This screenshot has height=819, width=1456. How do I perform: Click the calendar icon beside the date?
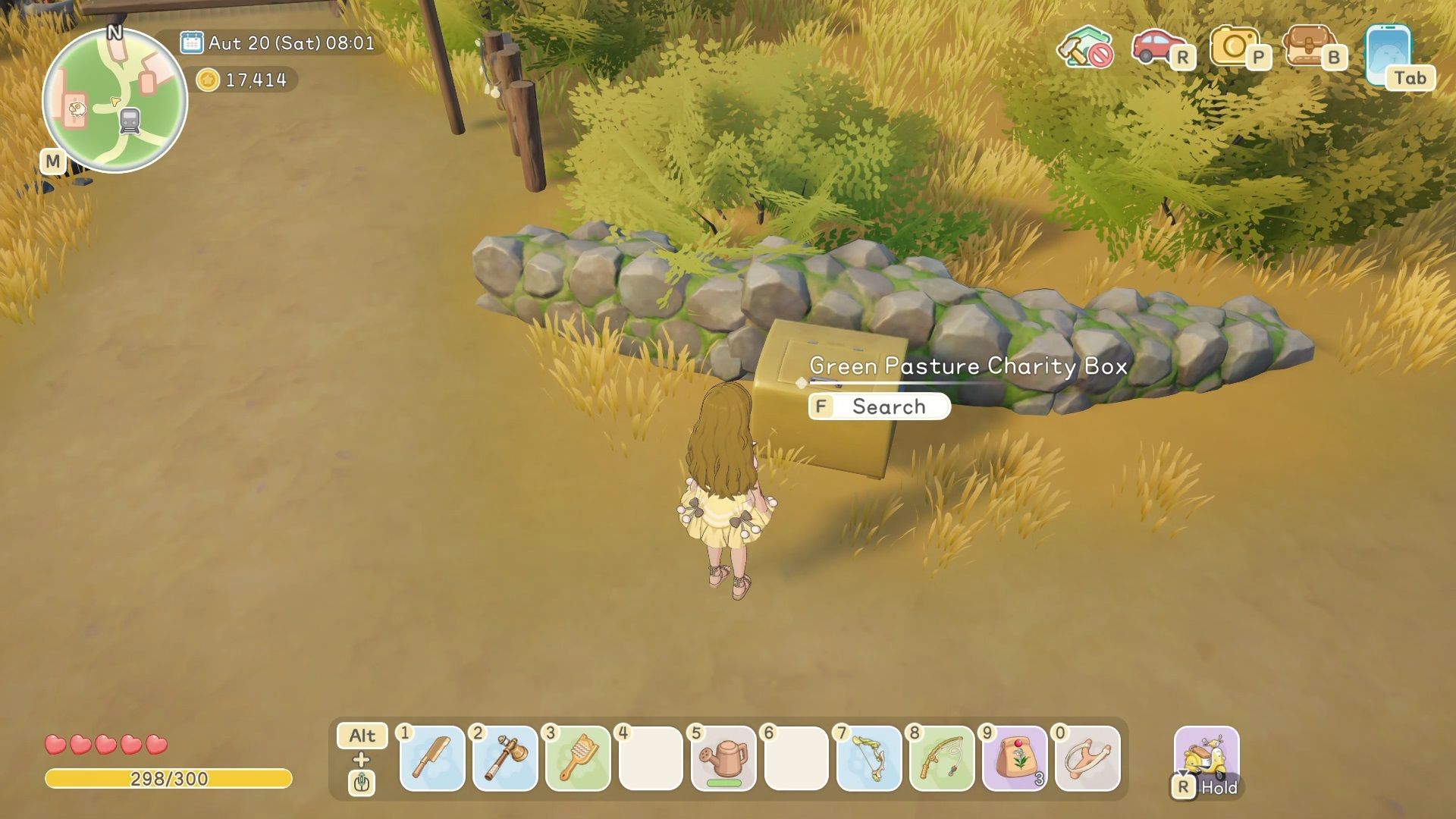(x=191, y=42)
